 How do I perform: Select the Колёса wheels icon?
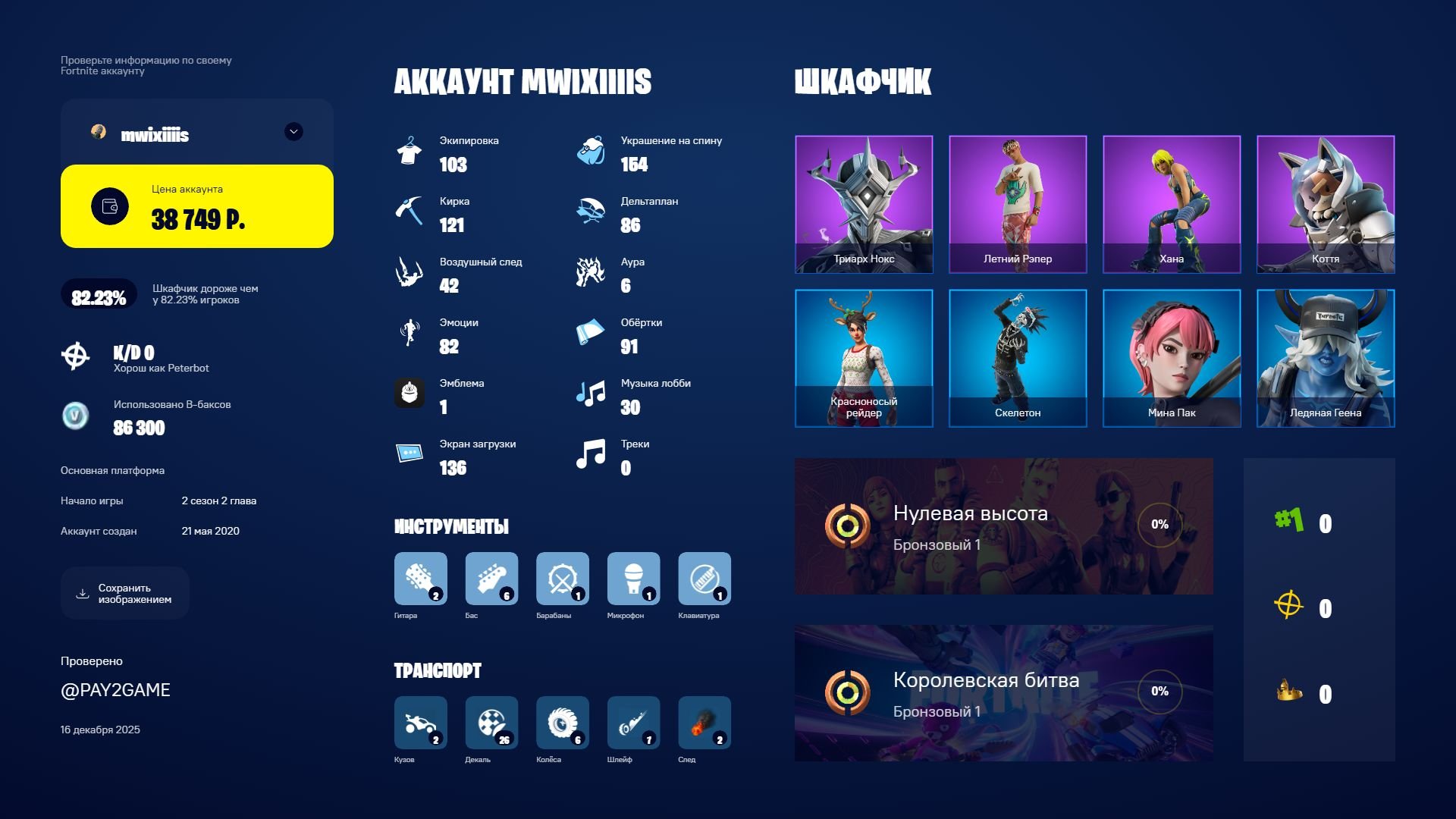(563, 724)
